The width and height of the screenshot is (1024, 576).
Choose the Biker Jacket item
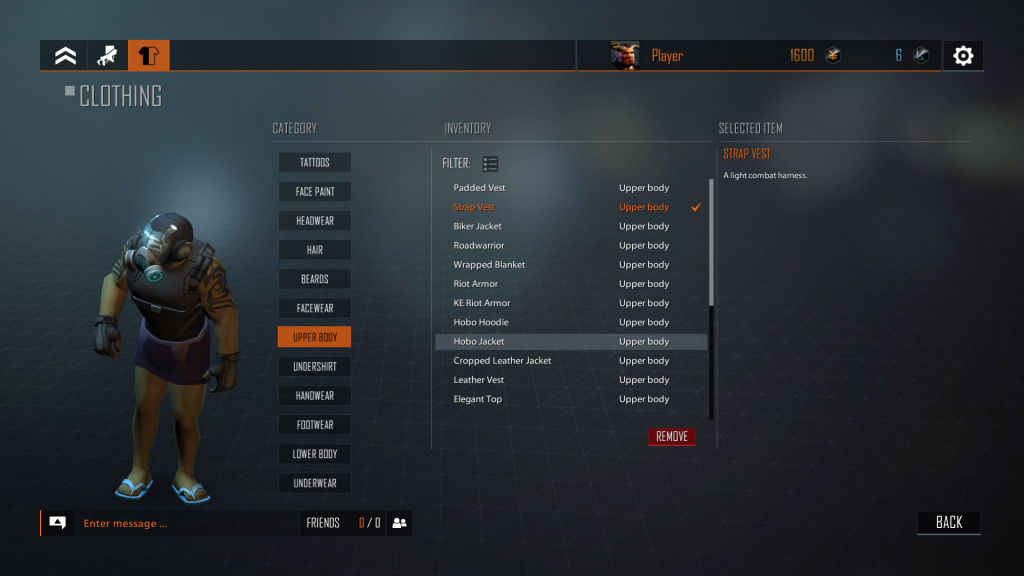click(x=477, y=226)
